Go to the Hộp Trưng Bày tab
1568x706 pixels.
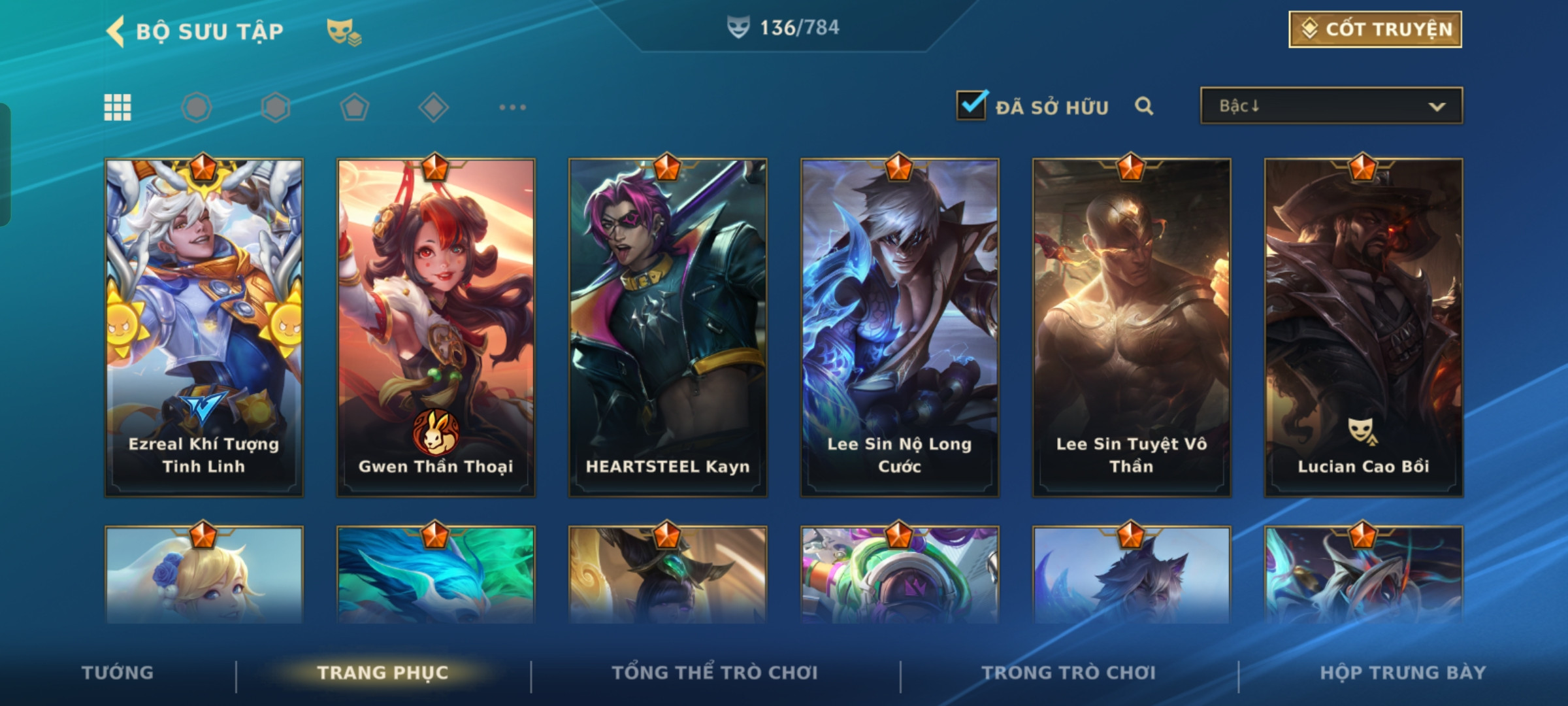[x=1403, y=673]
